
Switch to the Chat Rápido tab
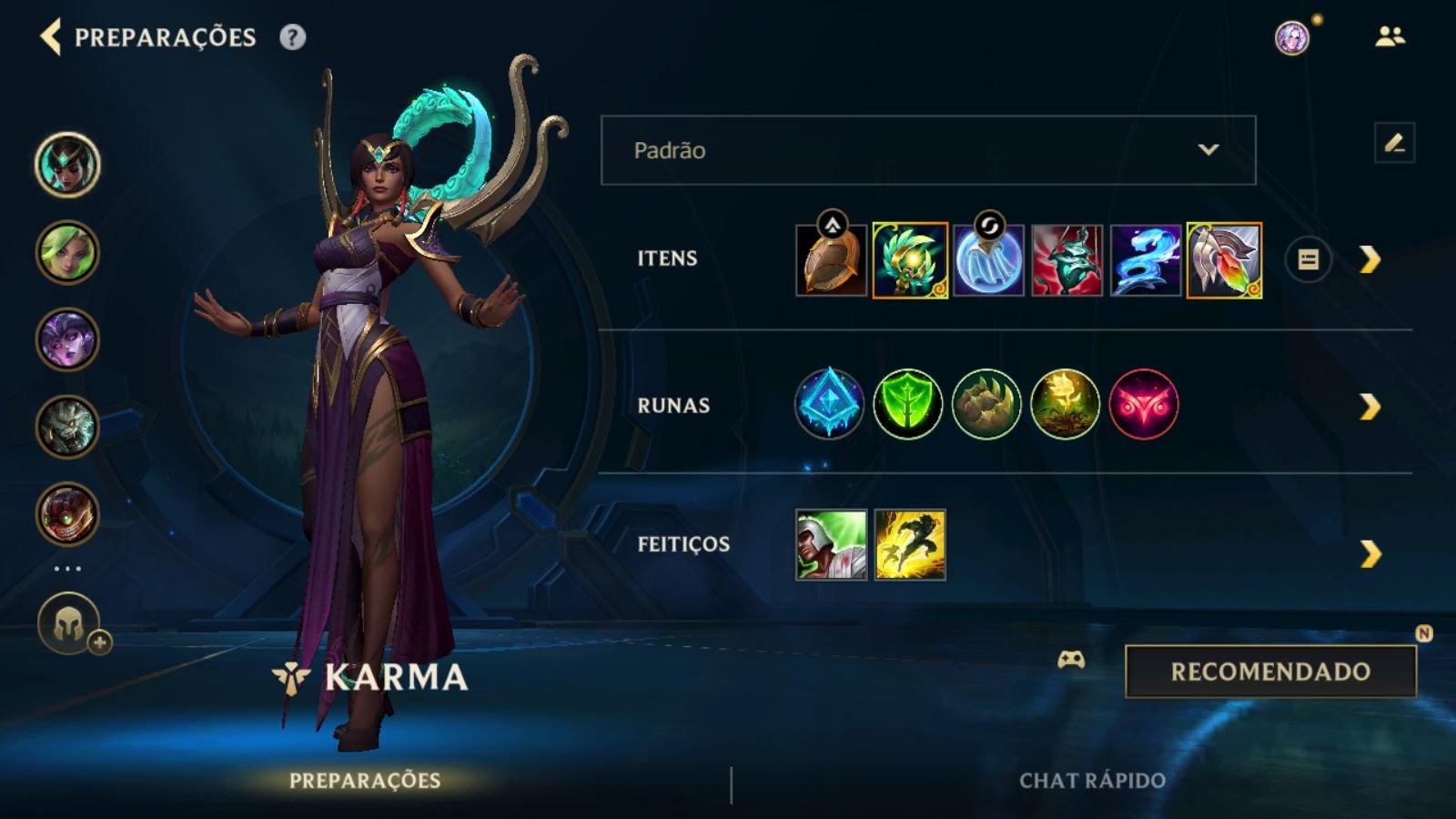coord(1092,781)
